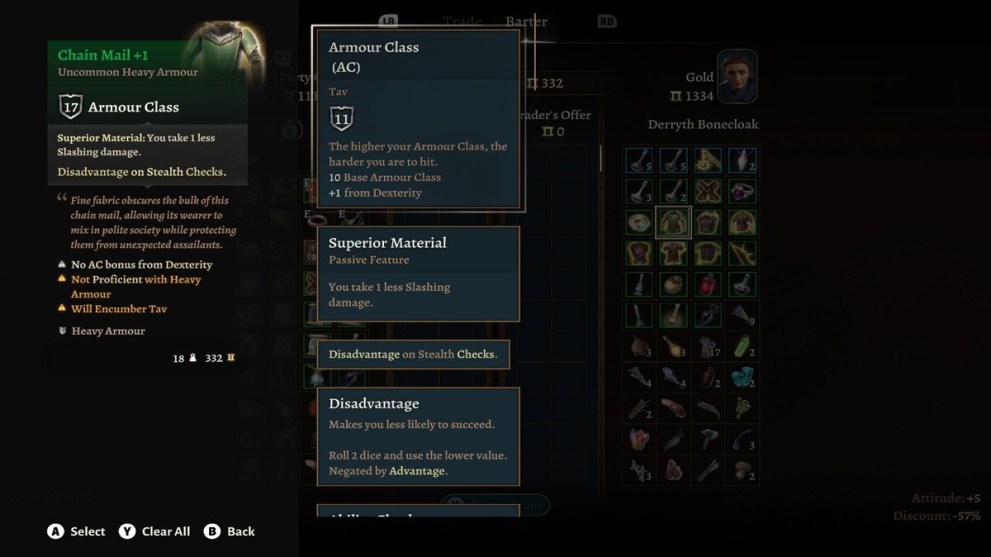991x557 pixels.
Task: Select the item stack showing 9
Action: pyautogui.click(x=742, y=316)
